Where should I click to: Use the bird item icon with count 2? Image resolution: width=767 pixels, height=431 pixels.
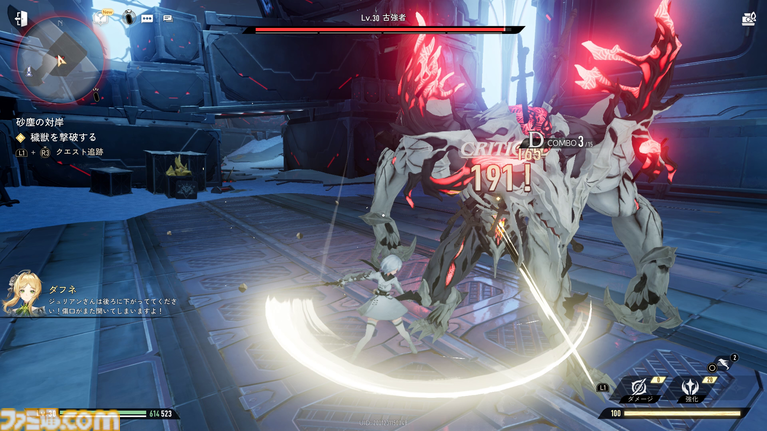pyautogui.click(x=725, y=364)
